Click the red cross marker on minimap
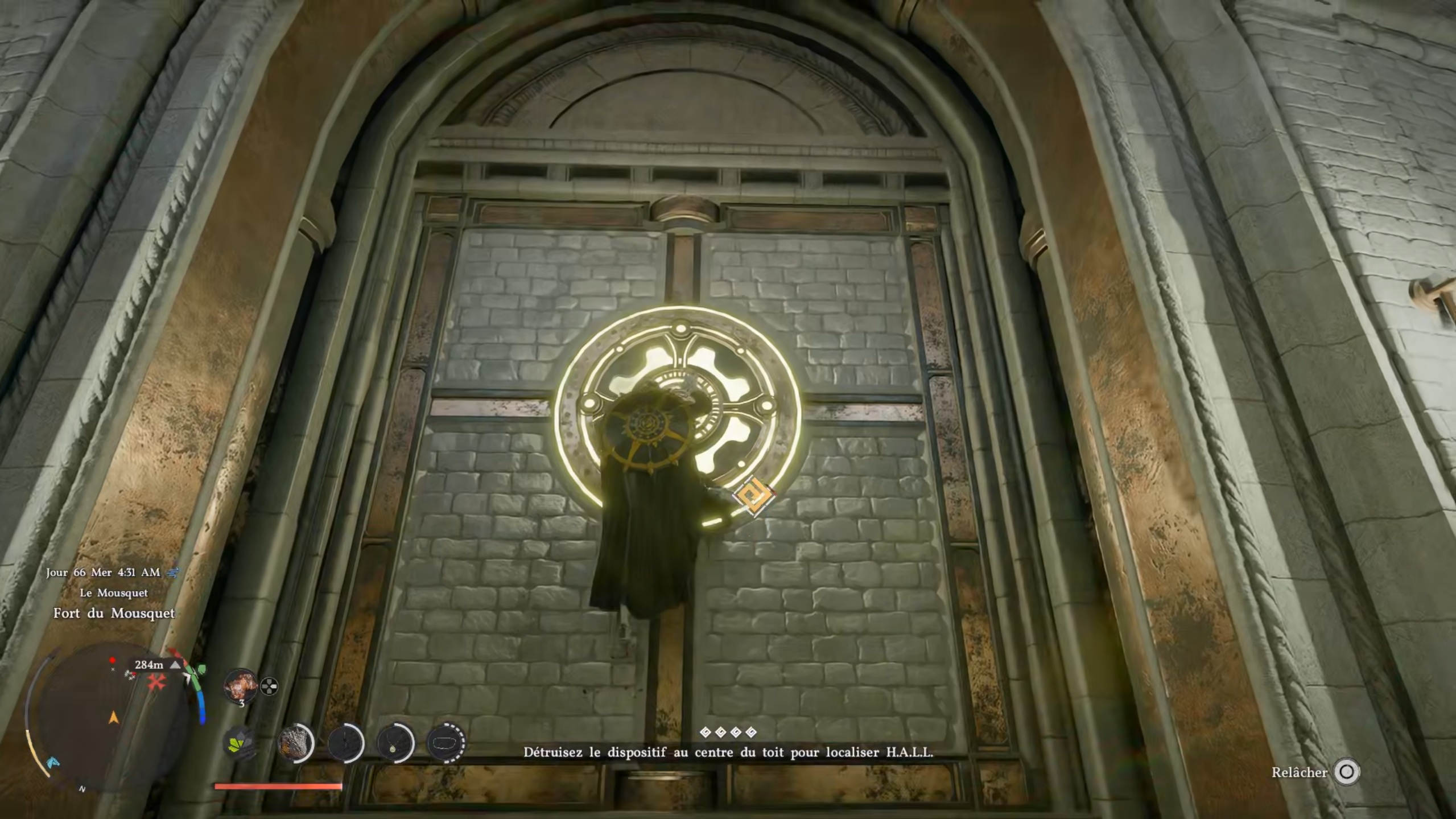 pyautogui.click(x=156, y=682)
